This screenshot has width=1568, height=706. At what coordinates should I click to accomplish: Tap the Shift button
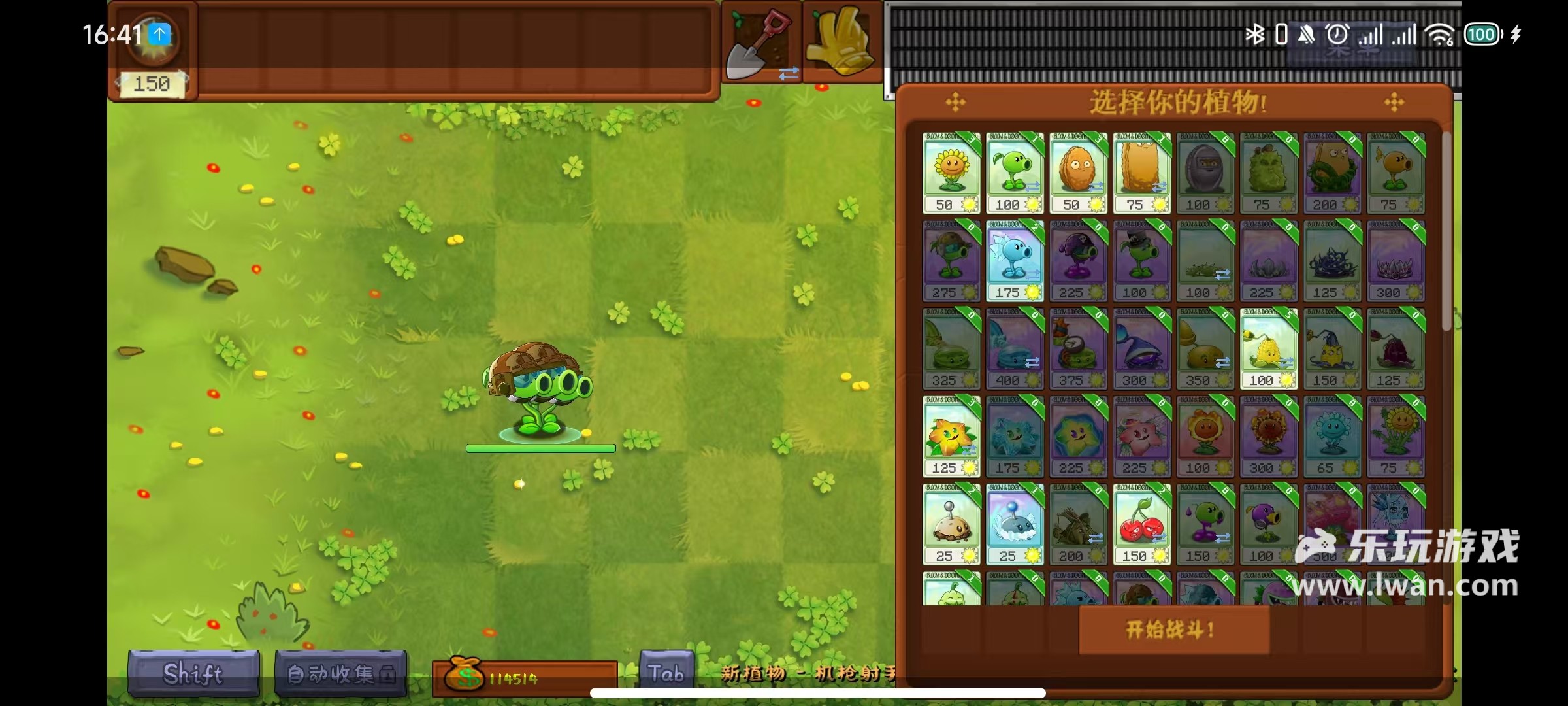point(193,673)
